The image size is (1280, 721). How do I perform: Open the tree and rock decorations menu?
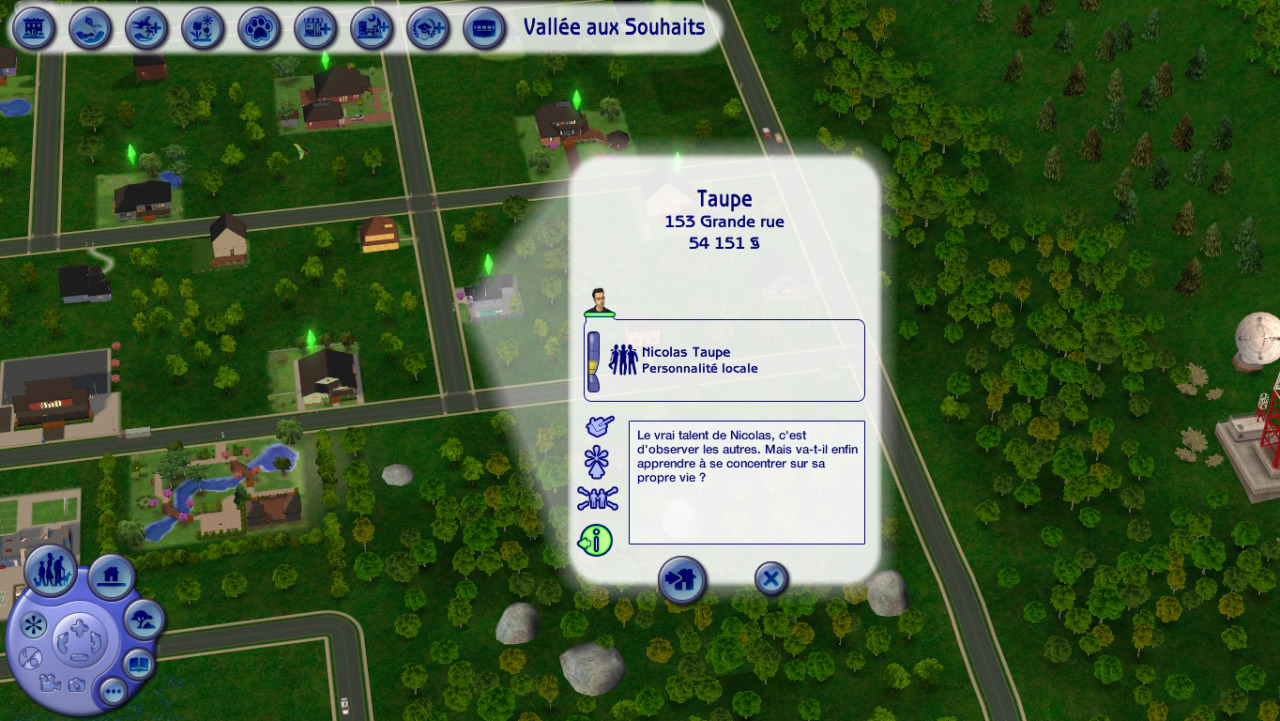[x=144, y=620]
